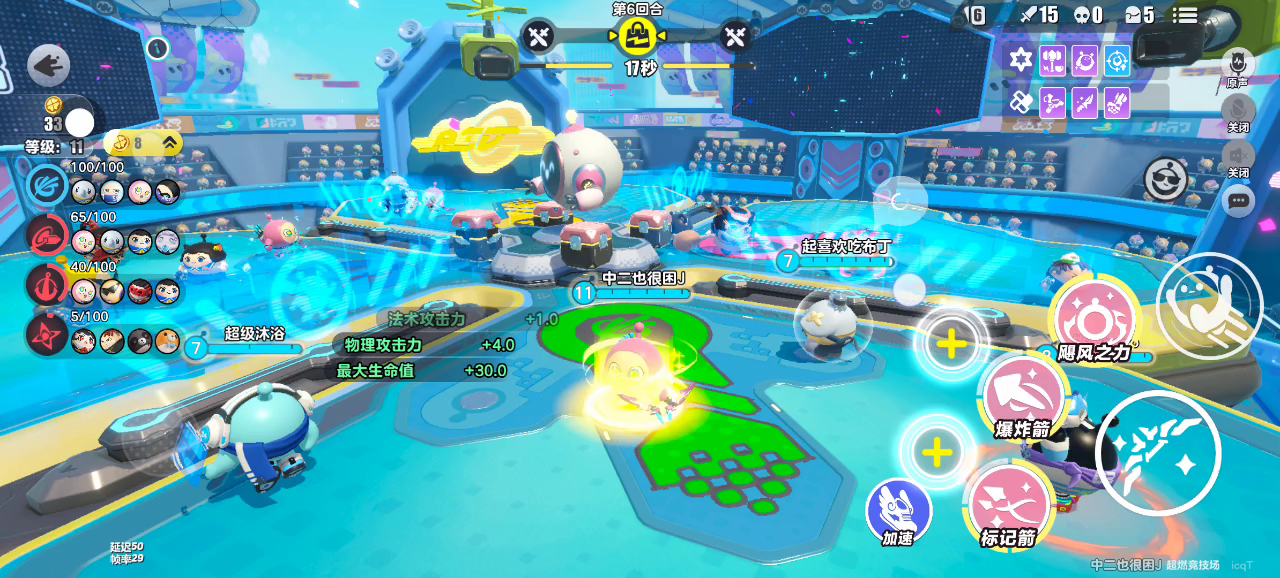
Task: Toggle the 原声 voice setting
Action: point(1238,63)
